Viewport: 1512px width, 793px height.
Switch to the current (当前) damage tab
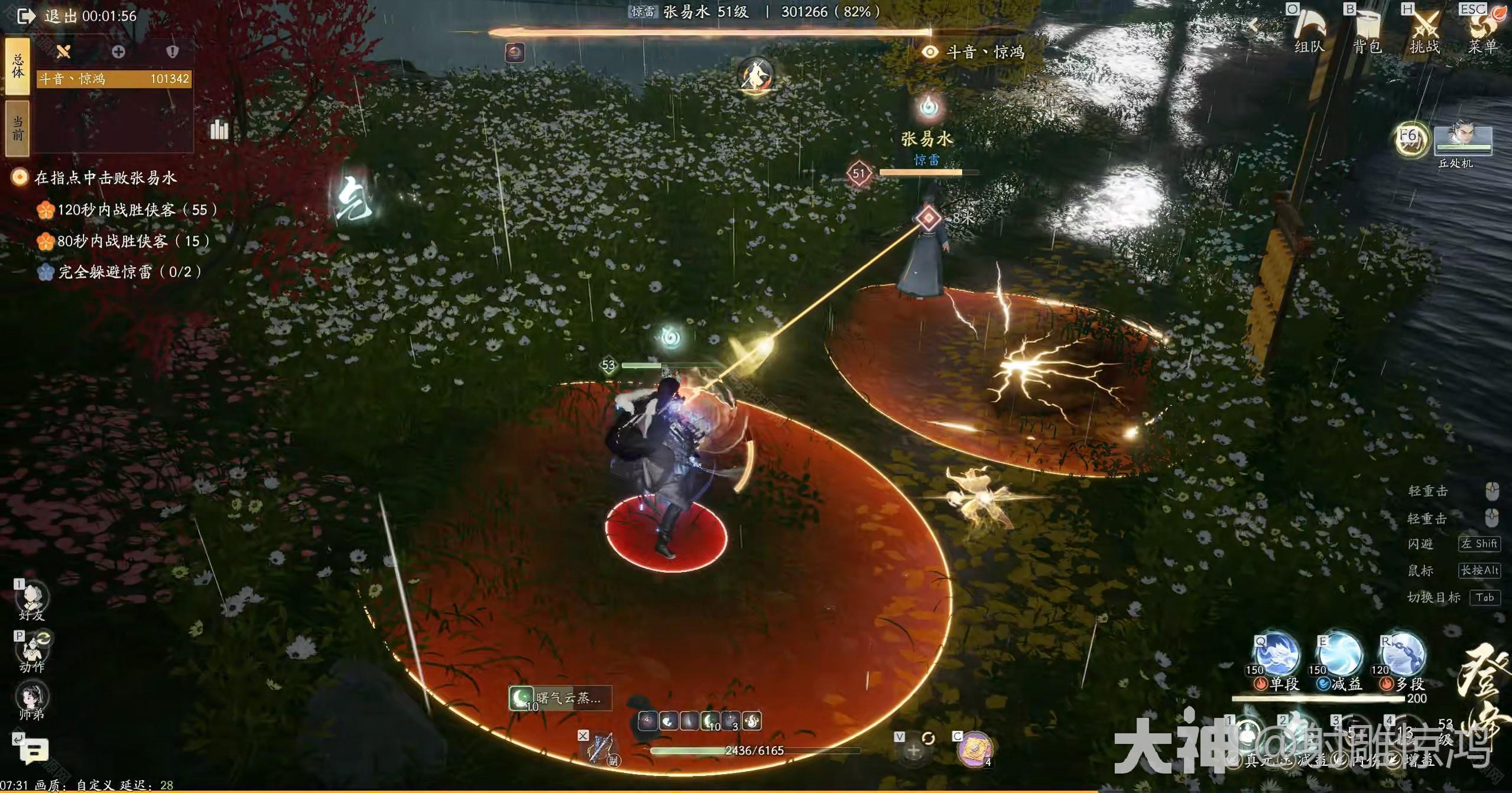pyautogui.click(x=18, y=128)
